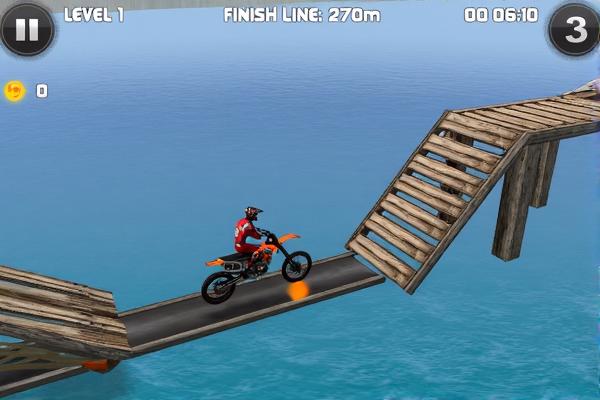
Task: Tap the round button showing number 3
Action: [x=574, y=30]
